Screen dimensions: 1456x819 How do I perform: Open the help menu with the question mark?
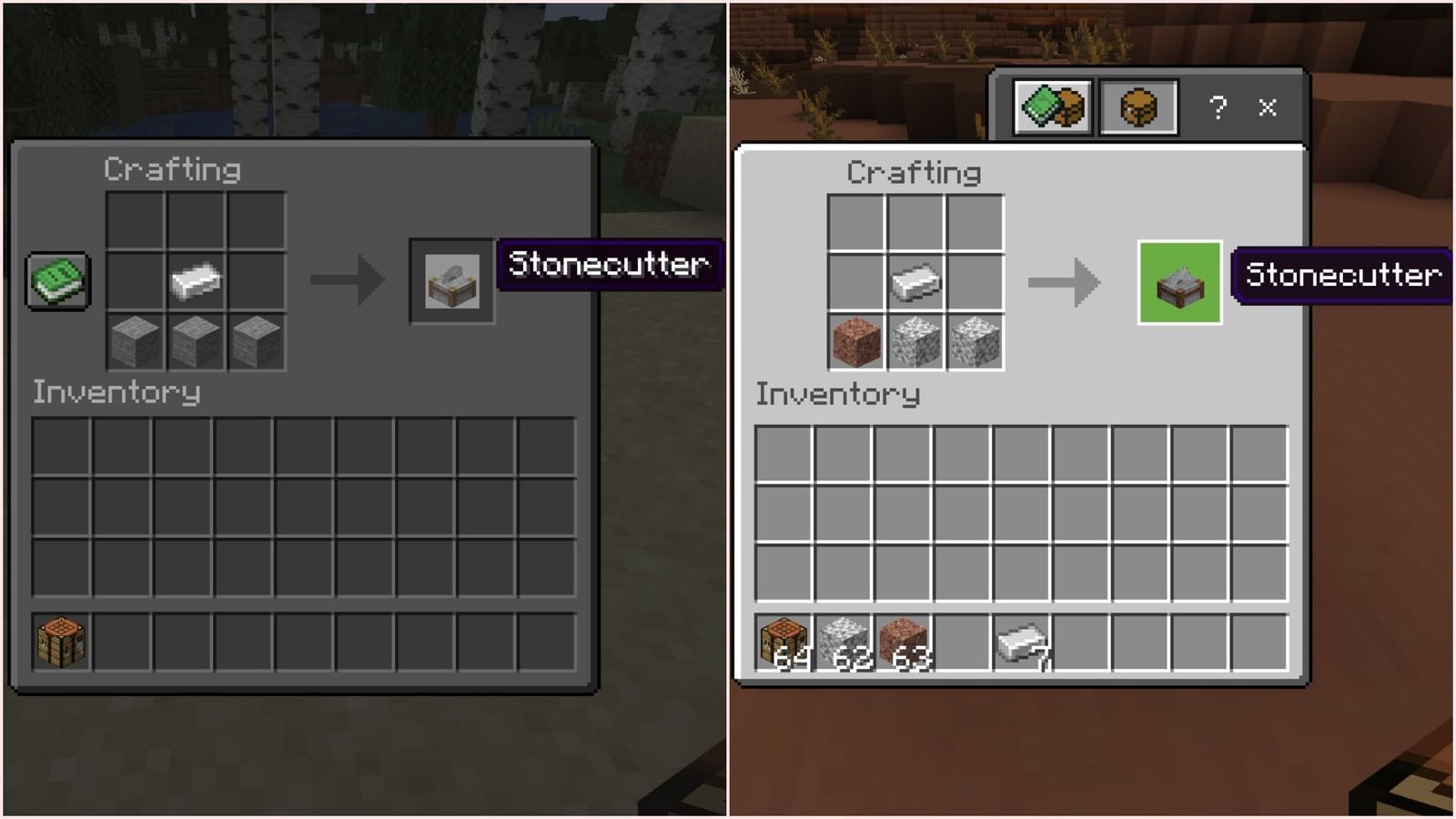tap(1217, 109)
